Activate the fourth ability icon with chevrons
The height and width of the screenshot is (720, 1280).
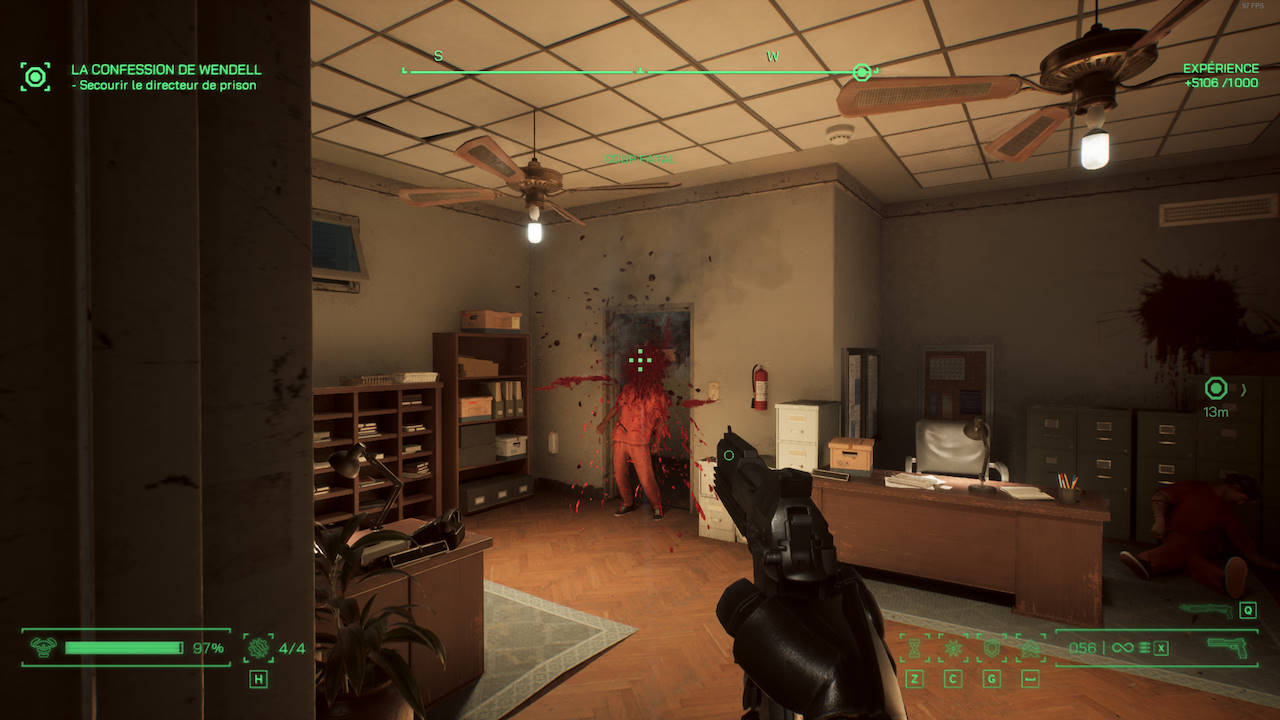1030,648
